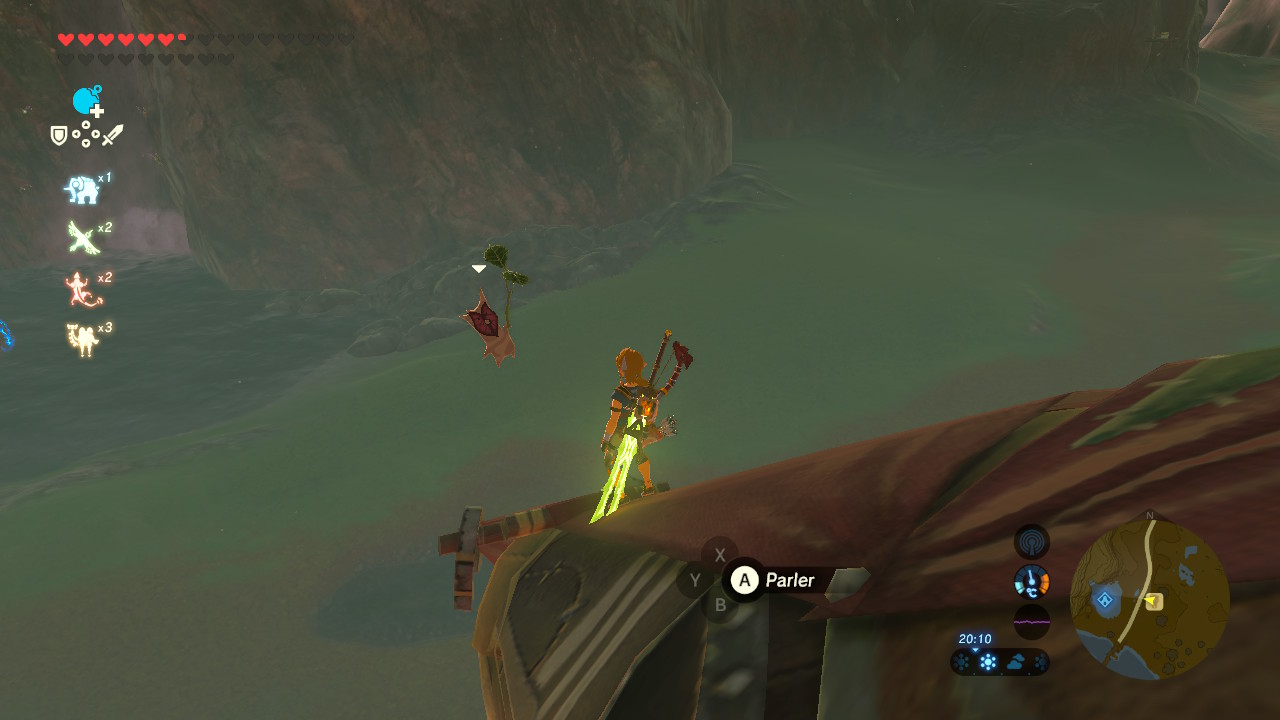
Task: Open the circular minimap
Action: [x=1149, y=600]
